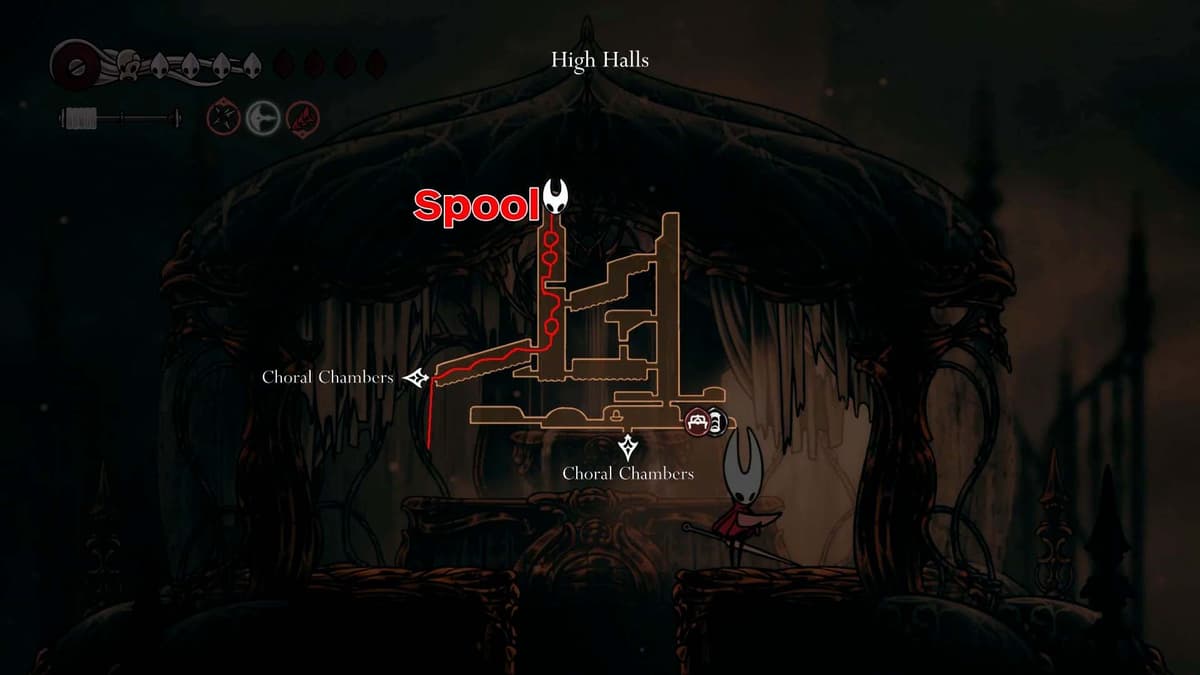Click the round bell marker beside the bench
Viewport: 1200px width, 675px height.
[717, 423]
